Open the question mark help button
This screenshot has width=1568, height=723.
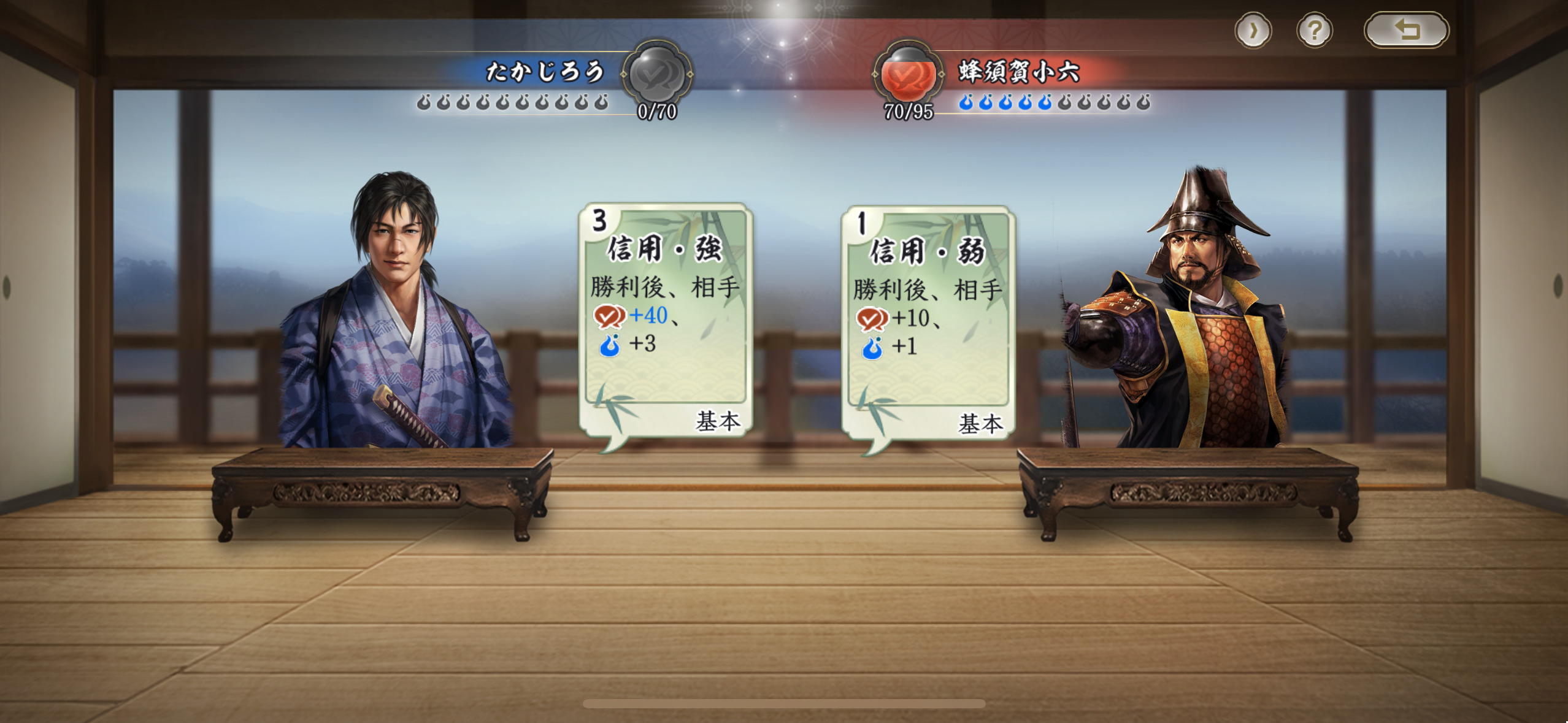tap(1314, 30)
